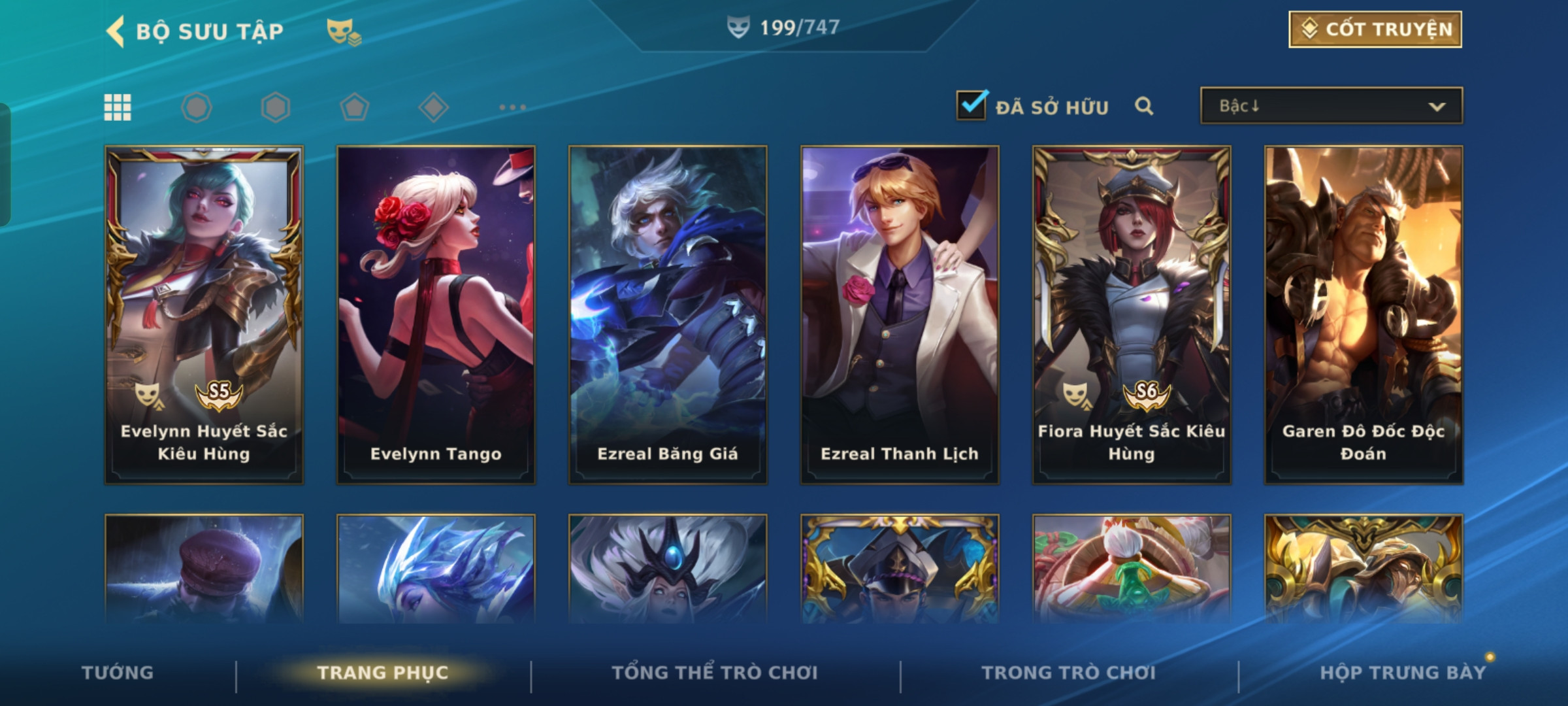Choose the Evelynn Huyết Sắc Kiêu Hùng skin
1568x706 pixels.
click(x=204, y=314)
